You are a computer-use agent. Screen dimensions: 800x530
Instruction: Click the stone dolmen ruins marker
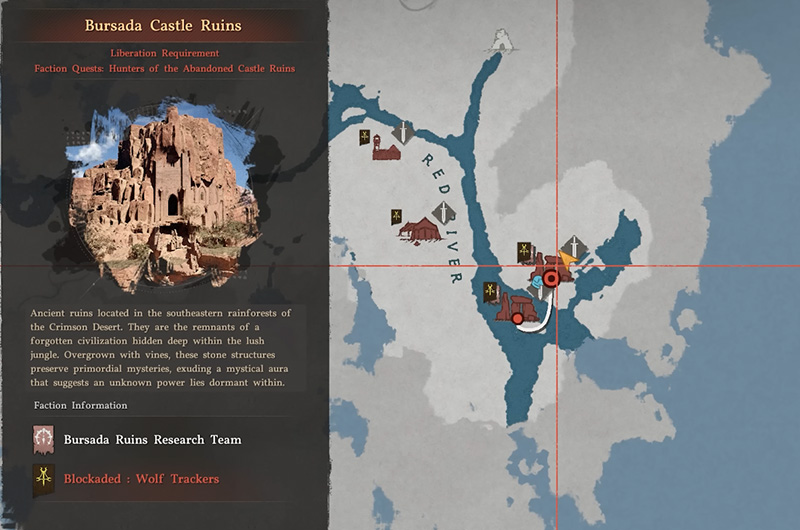pos(520,305)
